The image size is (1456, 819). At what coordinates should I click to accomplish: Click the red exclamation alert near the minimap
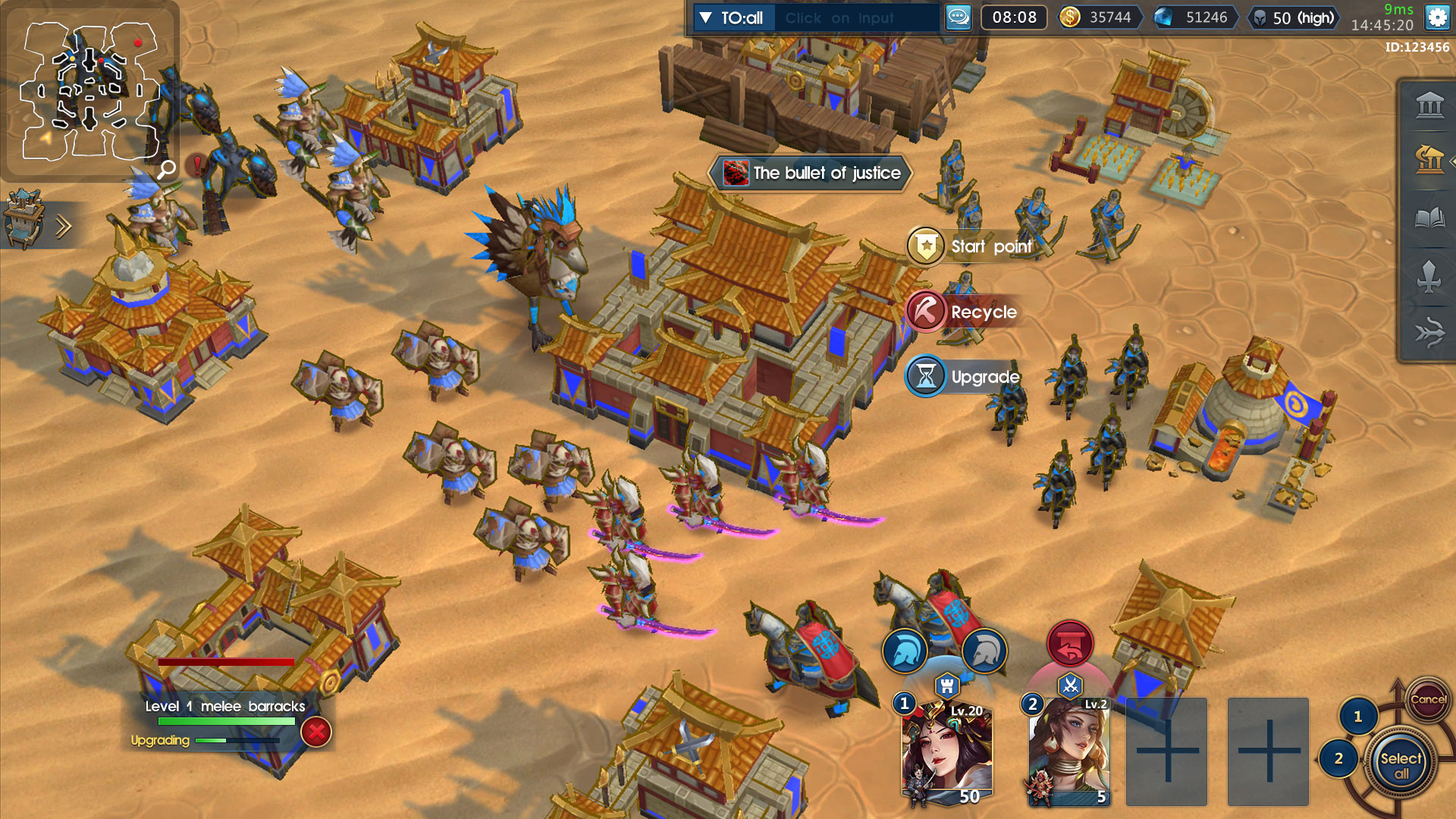pos(196,164)
